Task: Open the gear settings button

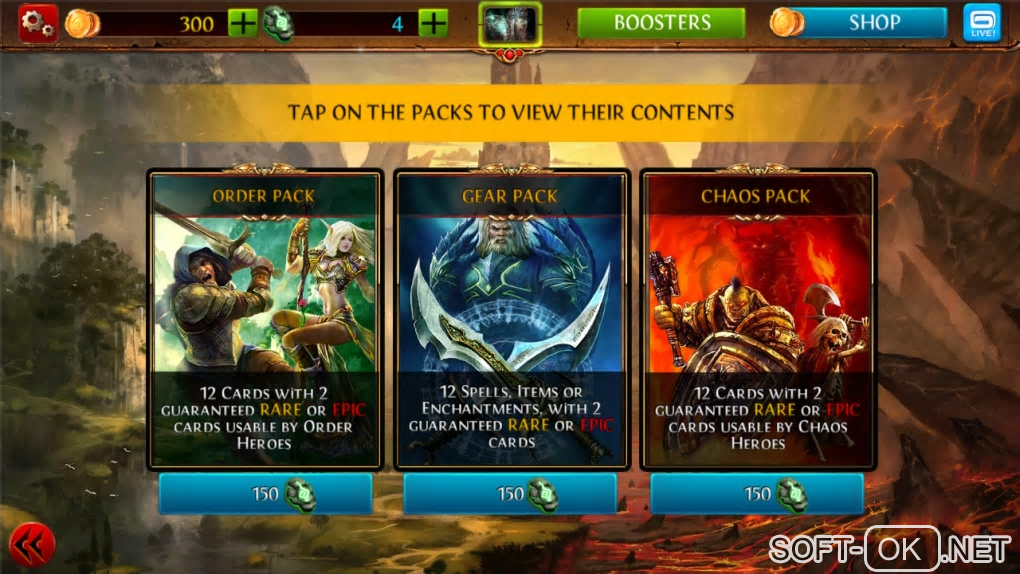Action: (38, 23)
